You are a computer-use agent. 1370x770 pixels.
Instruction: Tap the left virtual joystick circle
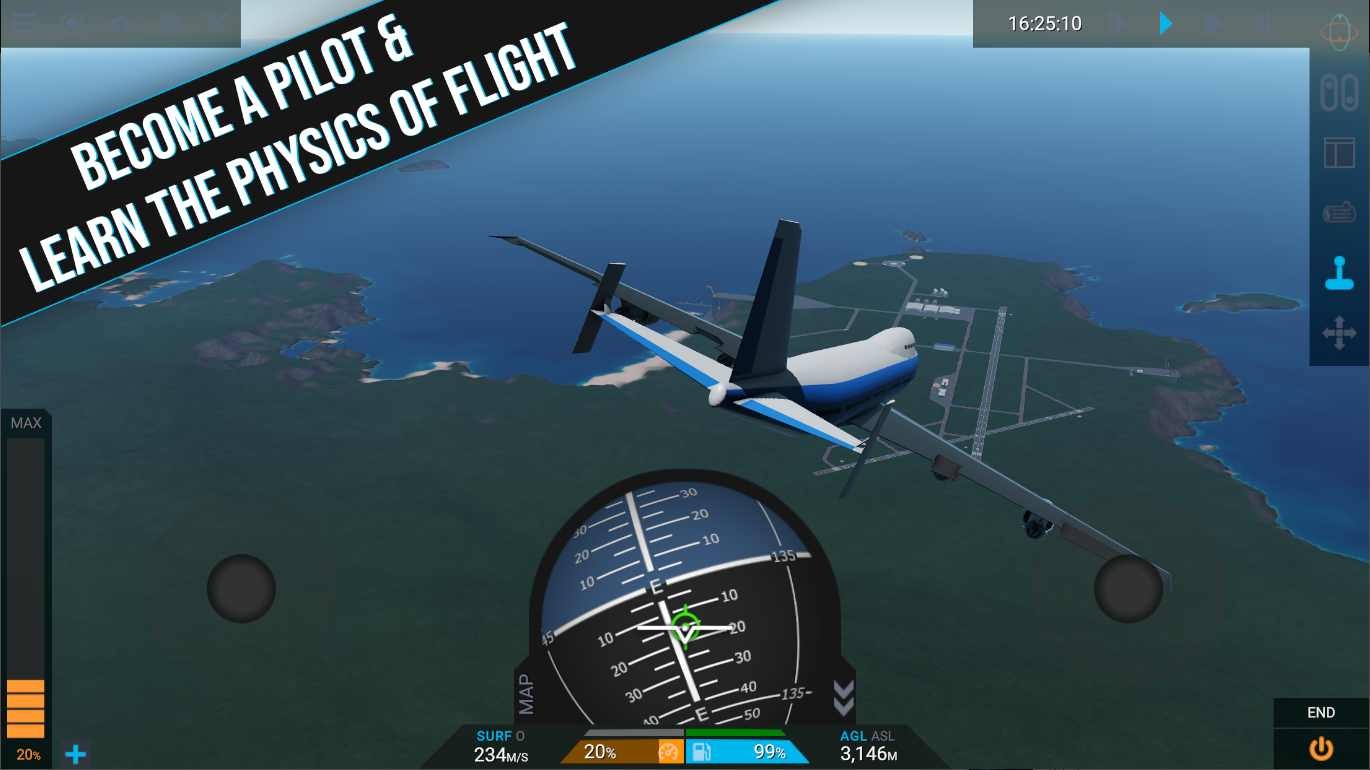240,588
